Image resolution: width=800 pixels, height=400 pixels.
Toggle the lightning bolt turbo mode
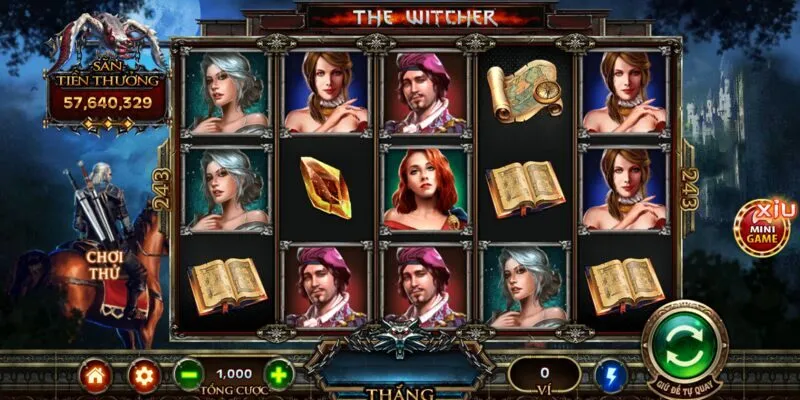(x=610, y=376)
